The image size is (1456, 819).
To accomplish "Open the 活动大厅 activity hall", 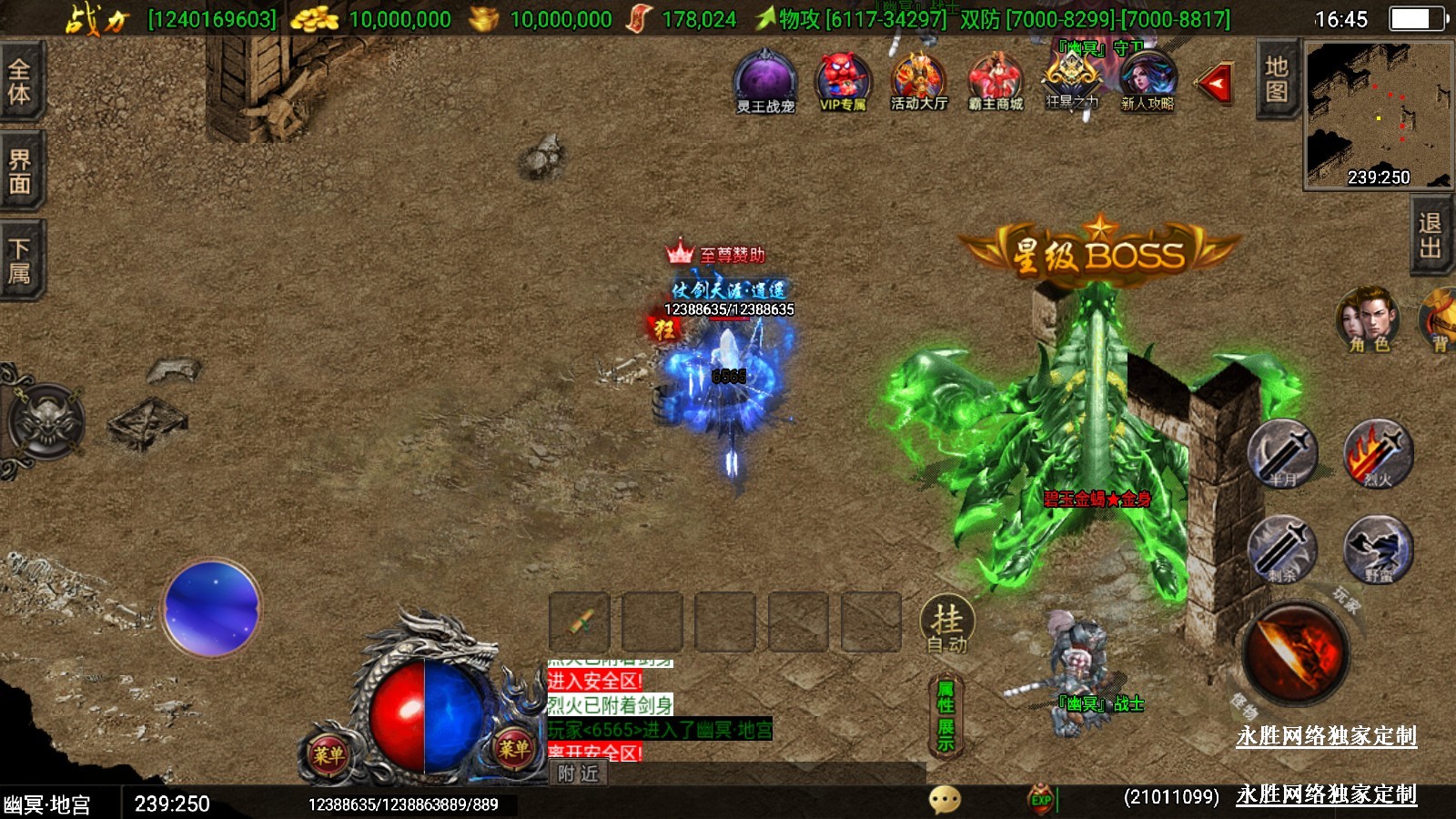I will click(x=918, y=82).
